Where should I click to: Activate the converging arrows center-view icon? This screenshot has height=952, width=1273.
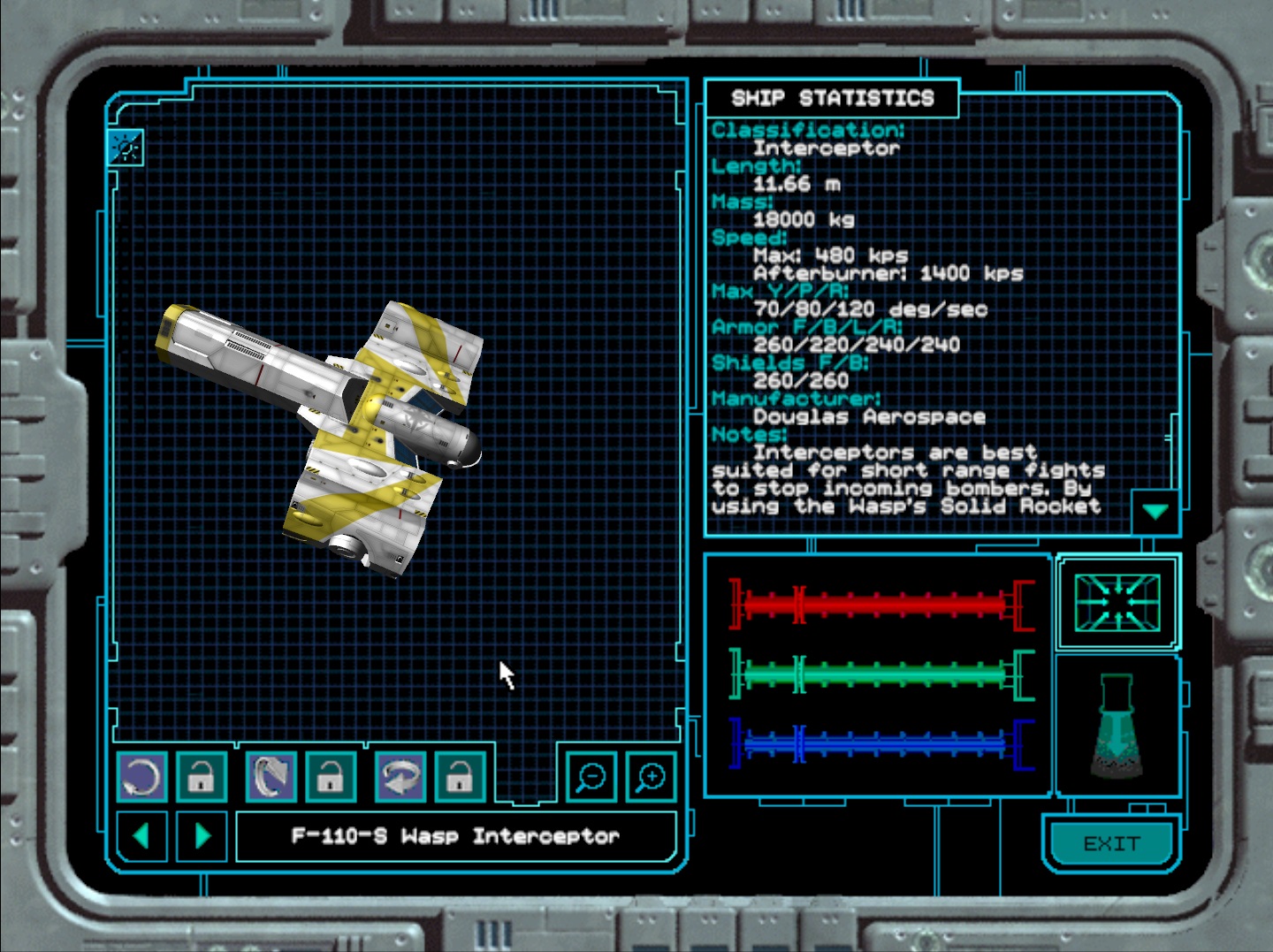[x=1117, y=602]
